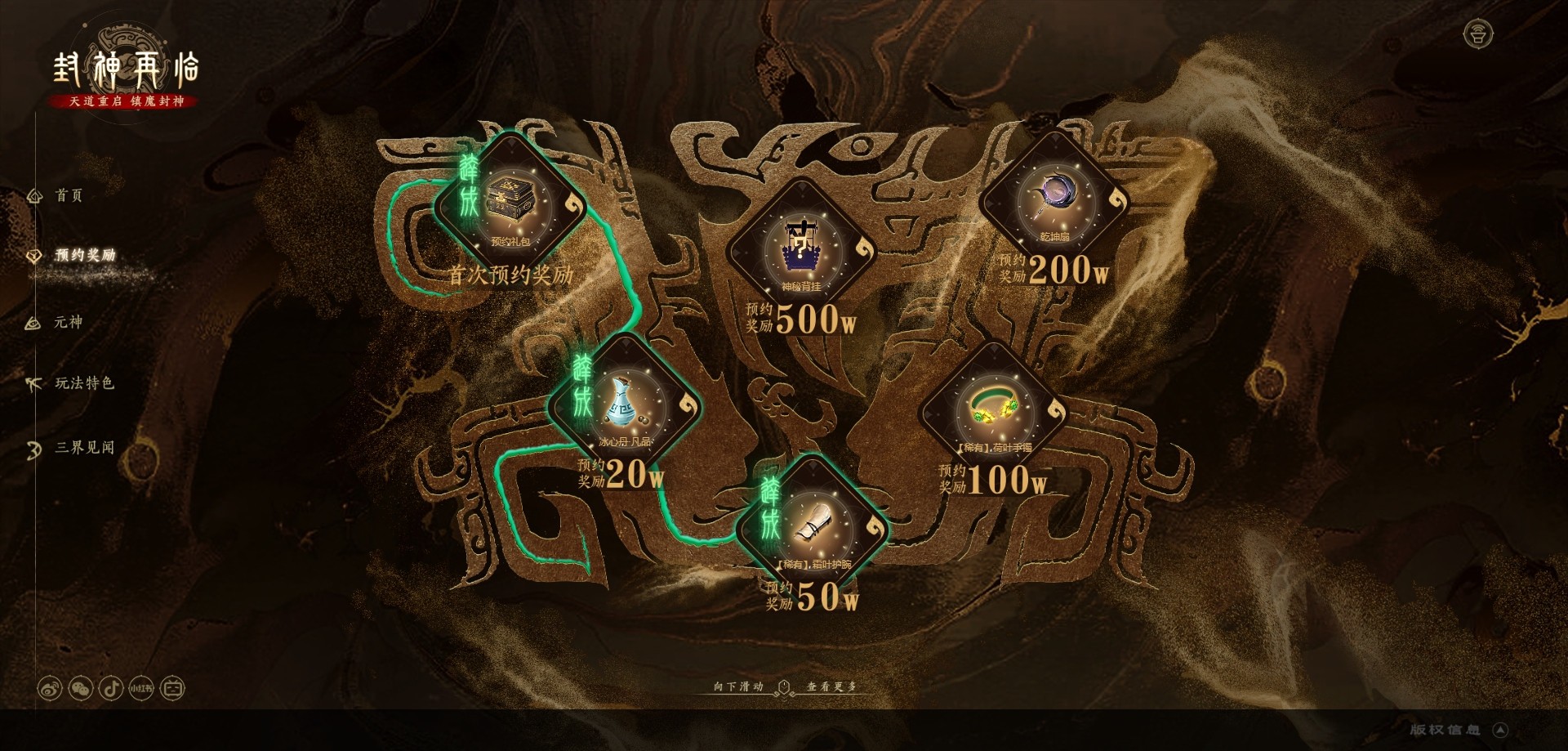
Task: Switch to the 玩法特色 section
Action: (83, 383)
